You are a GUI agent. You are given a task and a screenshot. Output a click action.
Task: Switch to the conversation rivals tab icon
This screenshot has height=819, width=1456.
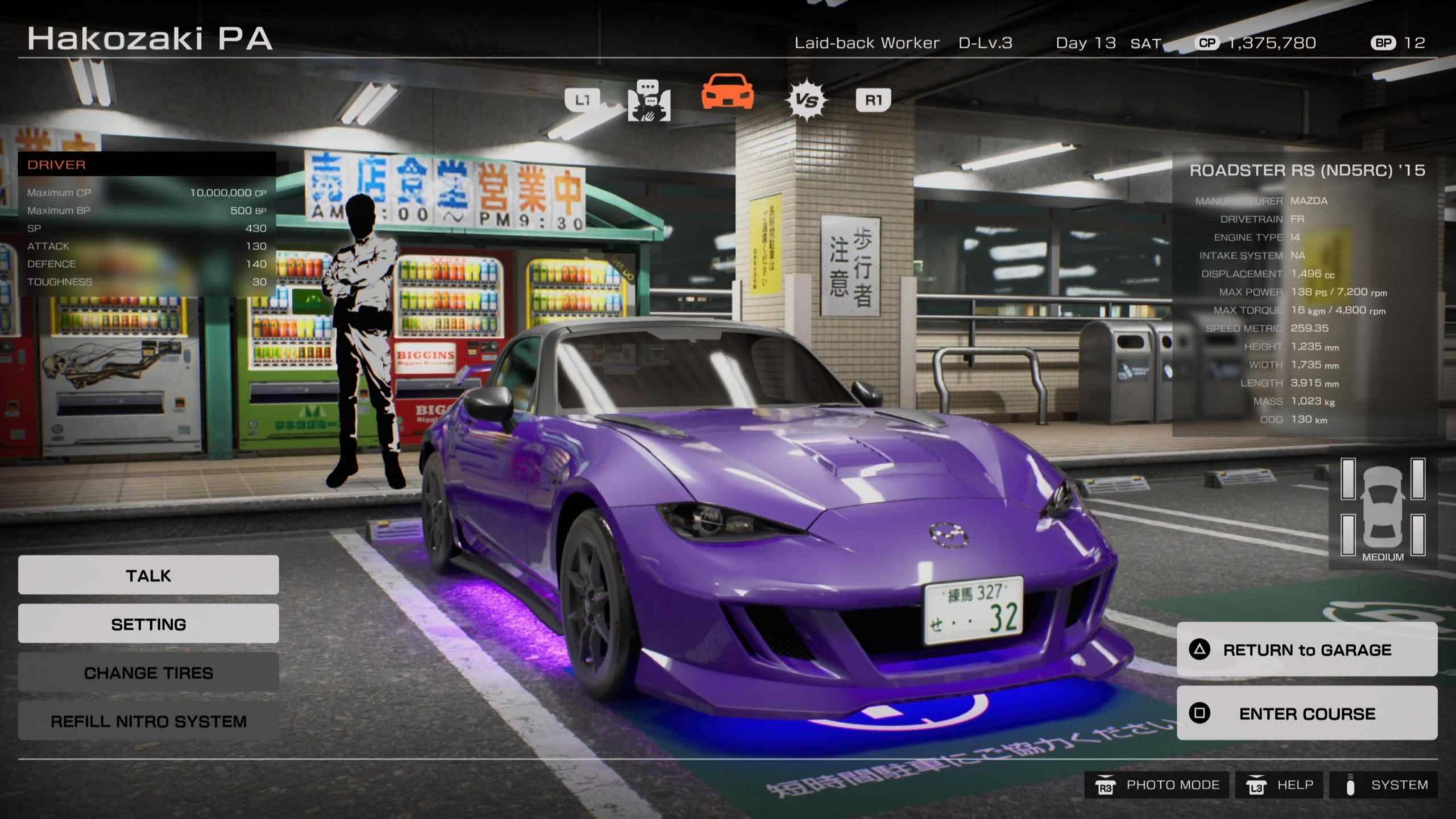pos(649,101)
